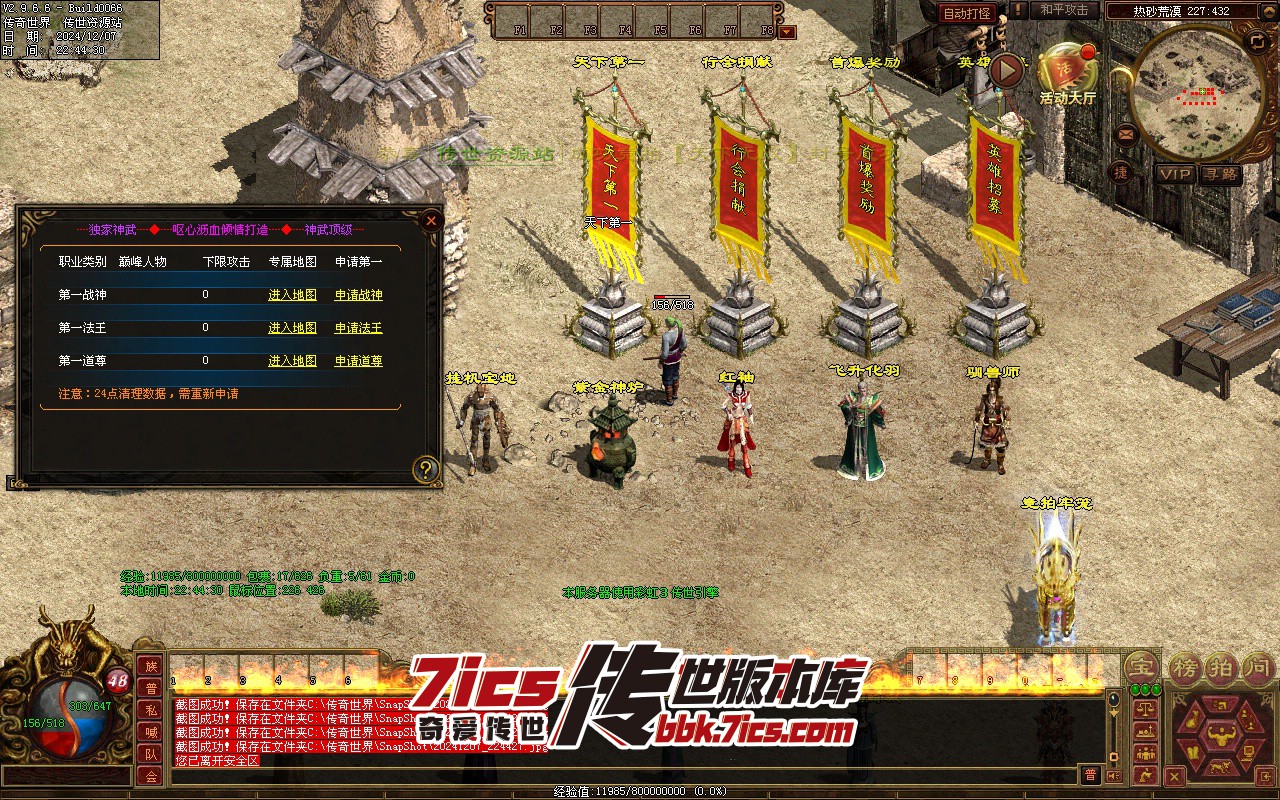
Task: Open the 活动大厅 activity hall
Action: click(1067, 72)
